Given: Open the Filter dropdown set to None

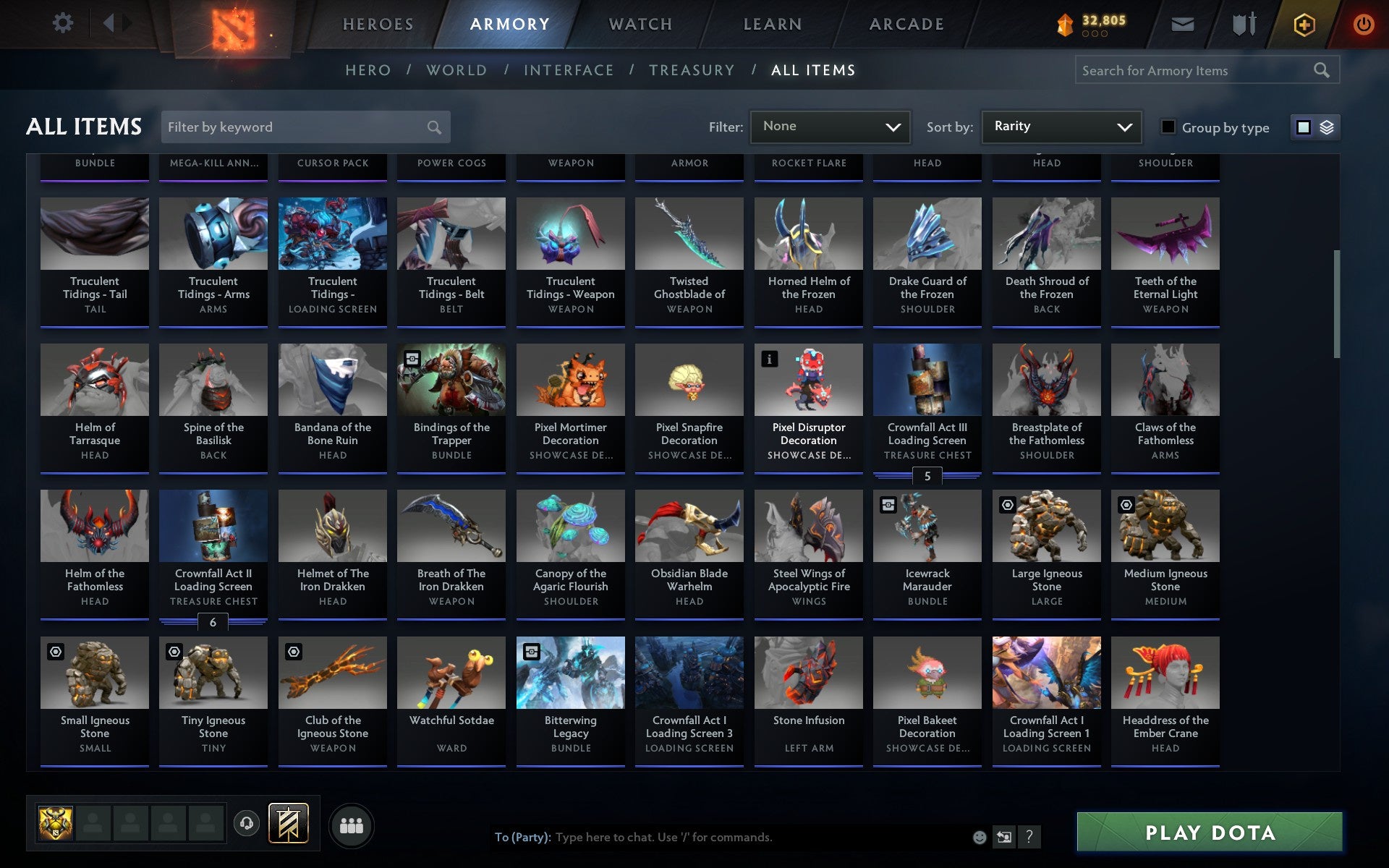Looking at the screenshot, I should 829,127.
